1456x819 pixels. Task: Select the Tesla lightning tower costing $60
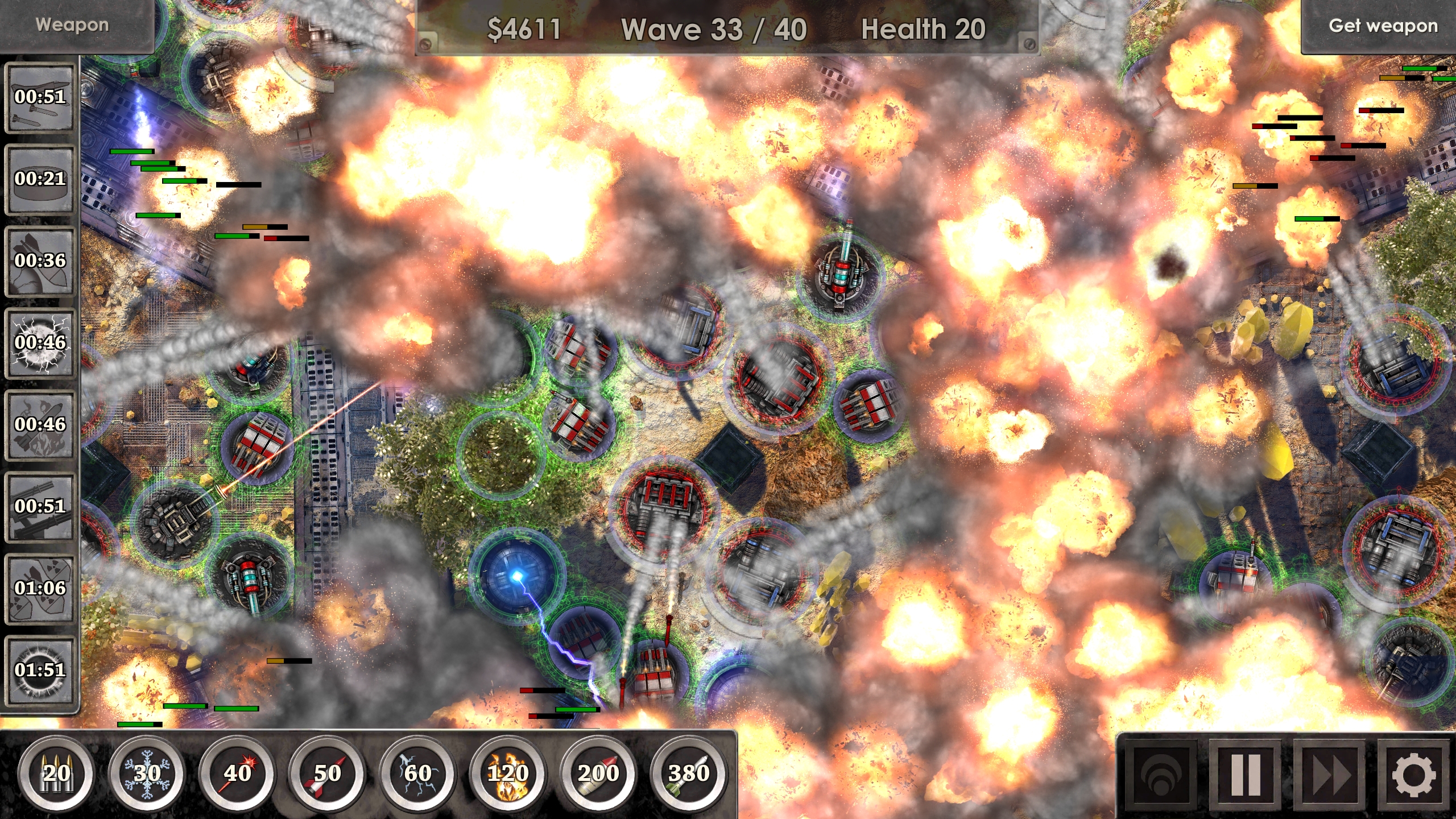click(419, 774)
